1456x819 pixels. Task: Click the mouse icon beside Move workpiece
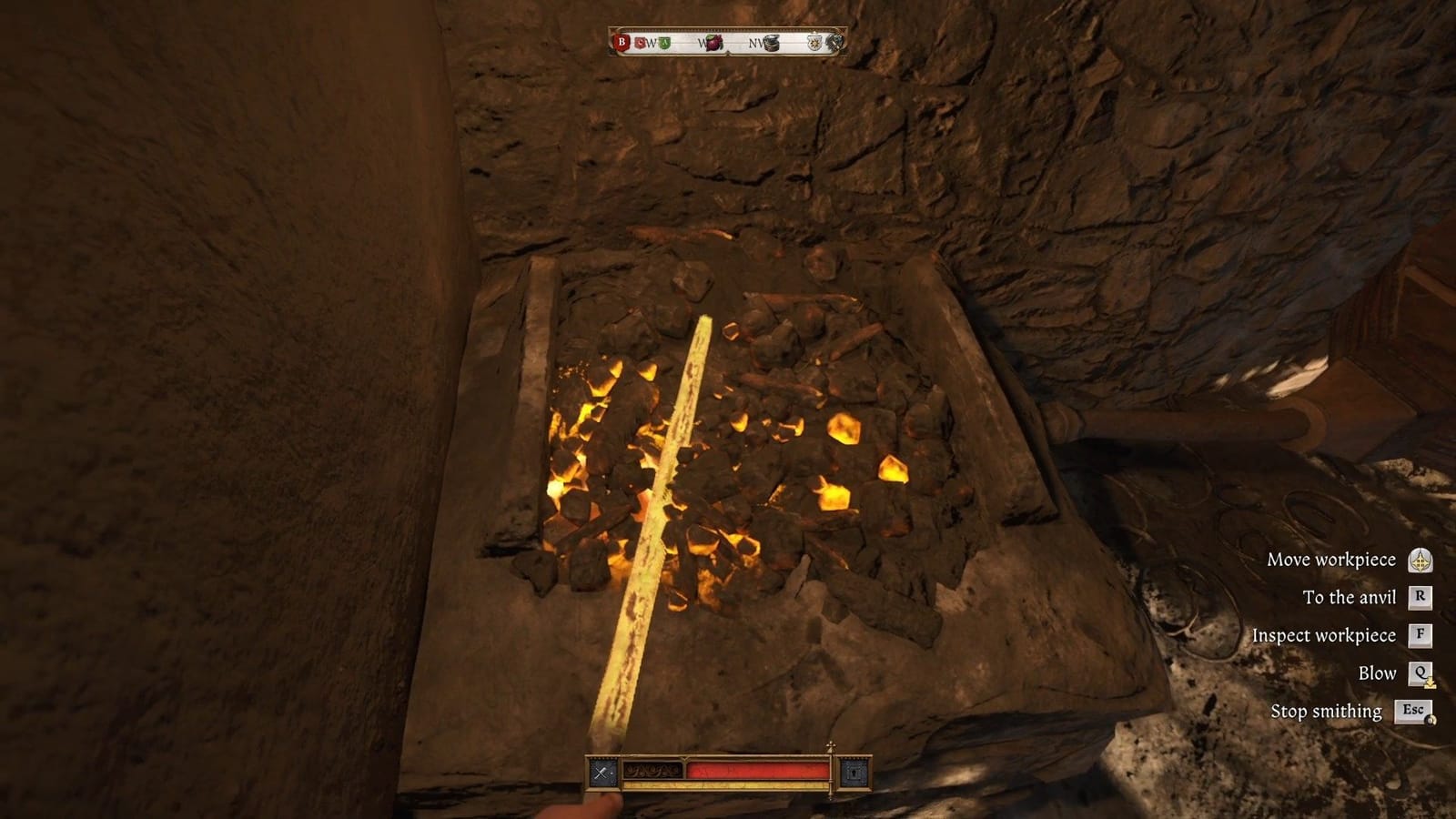pos(1420,559)
